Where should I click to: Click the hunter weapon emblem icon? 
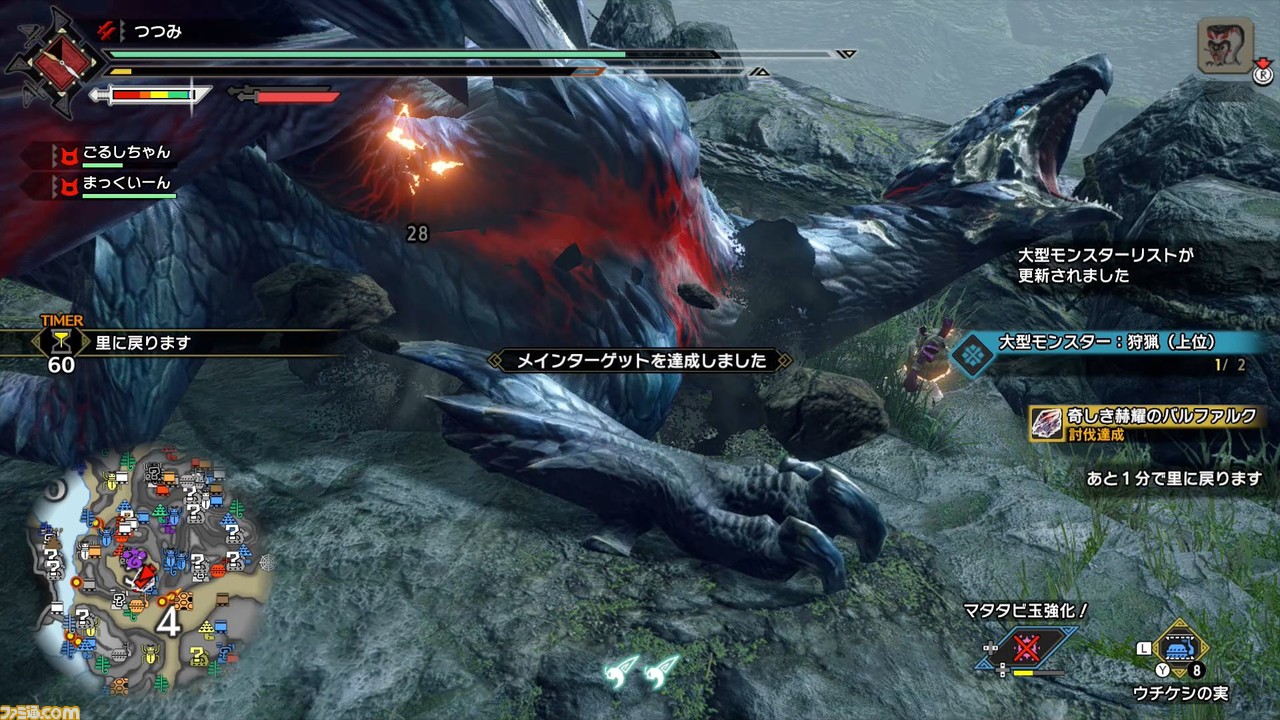click(x=55, y=62)
